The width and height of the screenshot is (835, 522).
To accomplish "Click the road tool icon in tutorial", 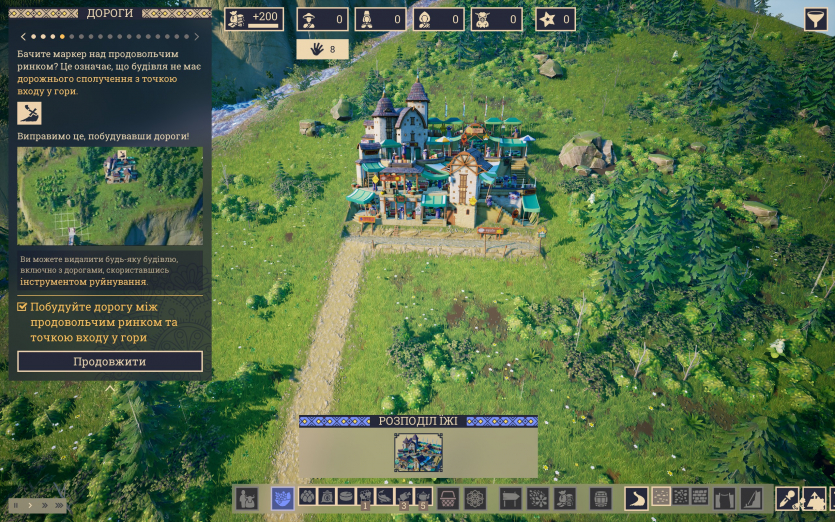I will tap(30, 113).
